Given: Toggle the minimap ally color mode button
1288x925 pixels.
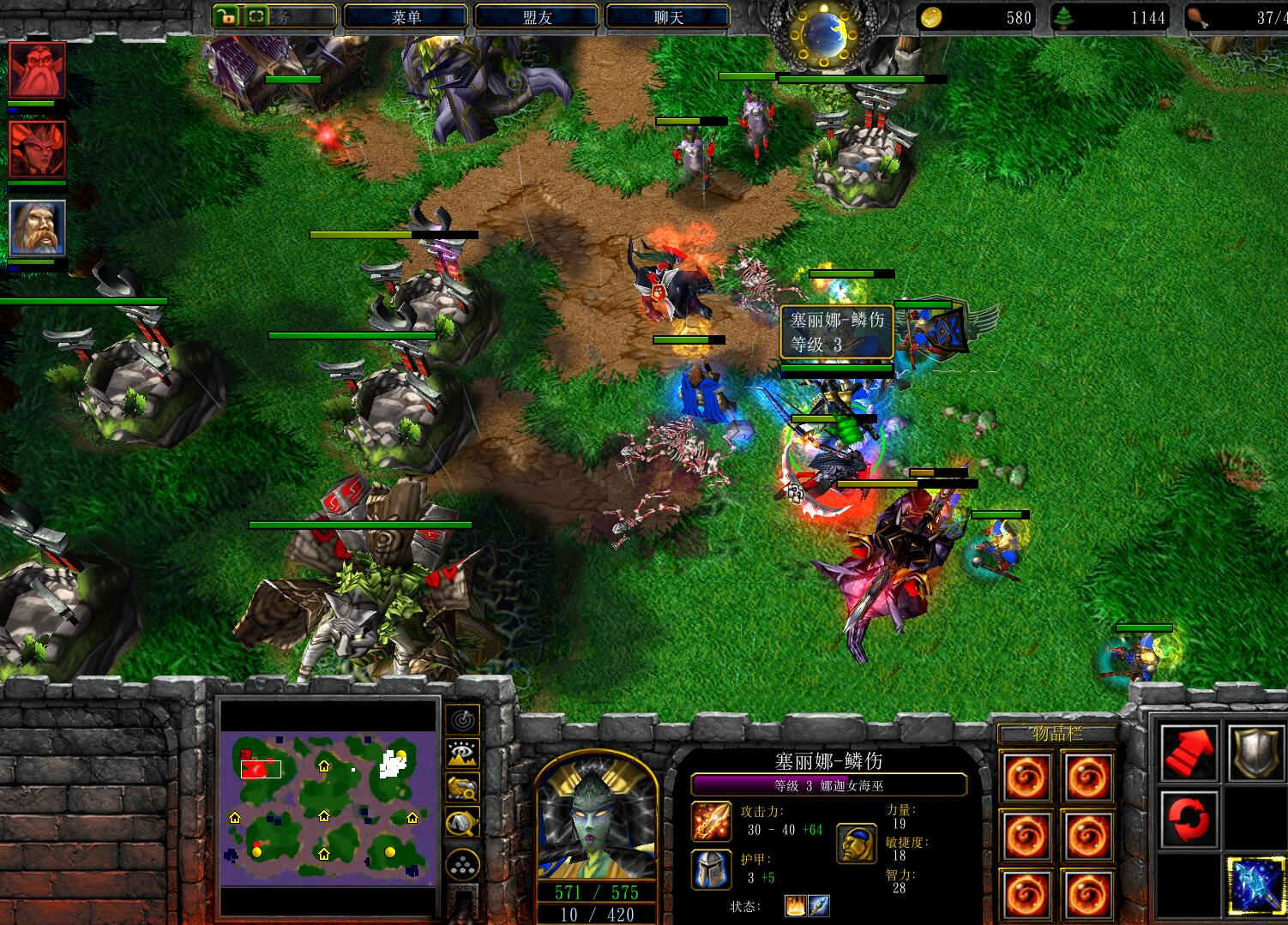Looking at the screenshot, I should [x=463, y=788].
